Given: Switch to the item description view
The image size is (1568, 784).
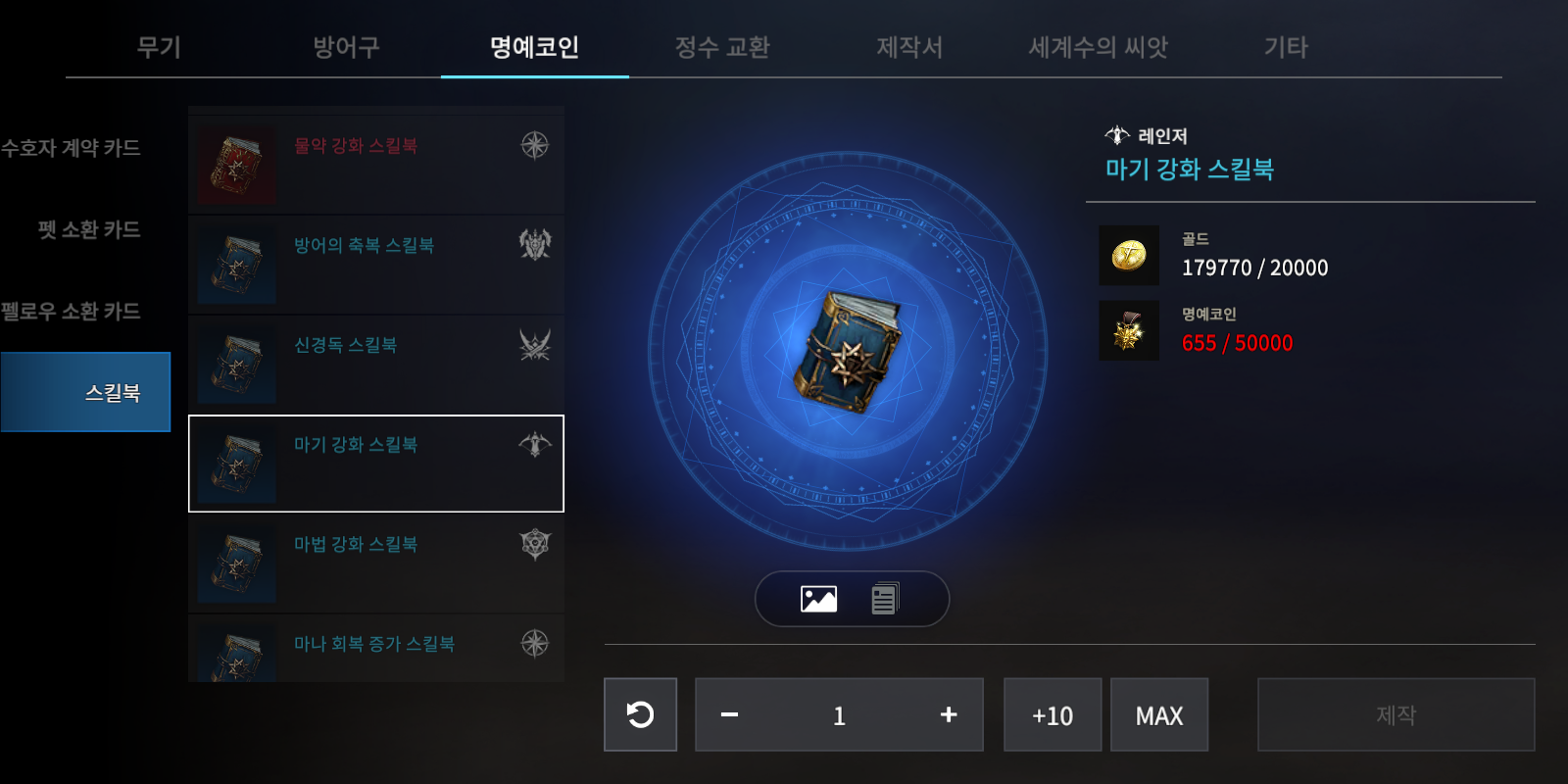Looking at the screenshot, I should click(x=885, y=598).
